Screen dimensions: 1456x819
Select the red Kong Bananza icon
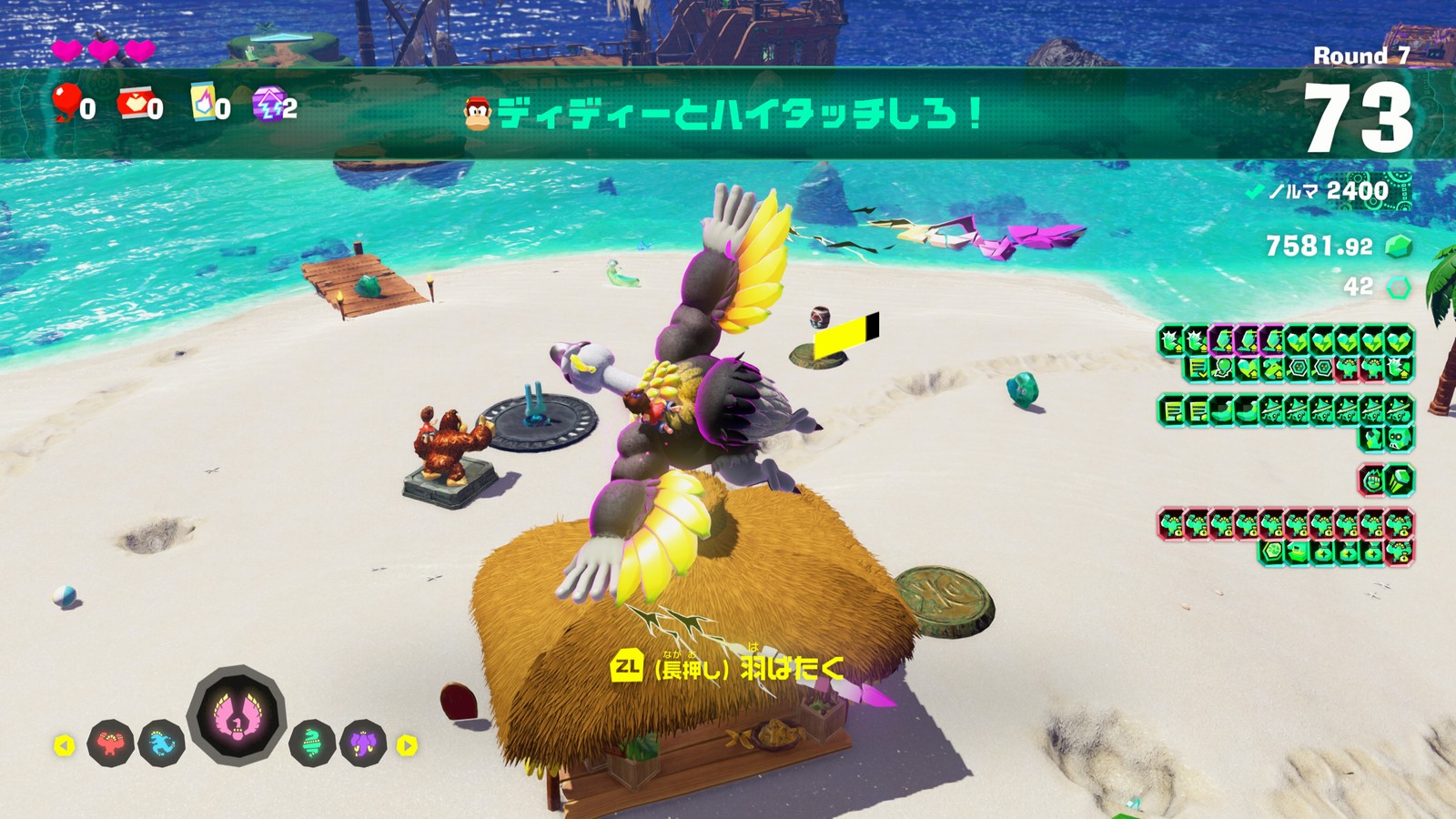point(109,743)
